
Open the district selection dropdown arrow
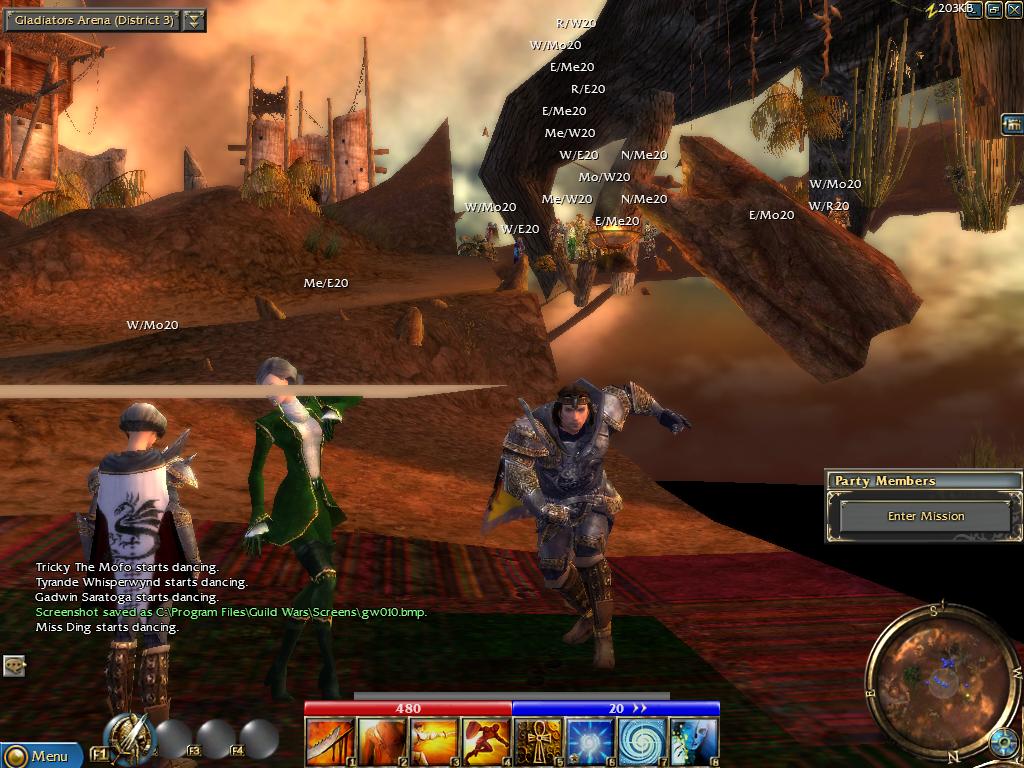(x=195, y=20)
